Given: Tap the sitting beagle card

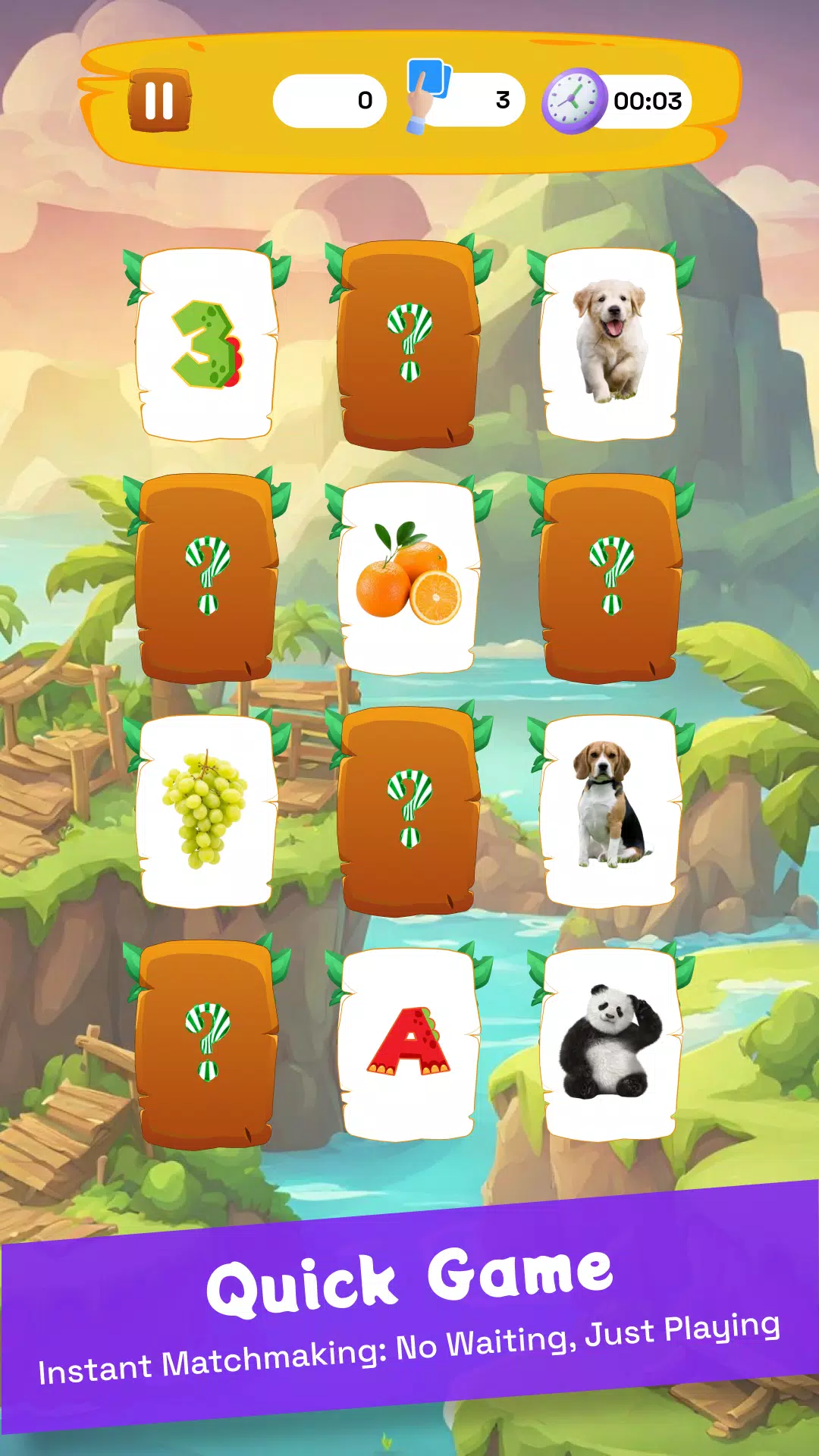Looking at the screenshot, I should click(610, 810).
